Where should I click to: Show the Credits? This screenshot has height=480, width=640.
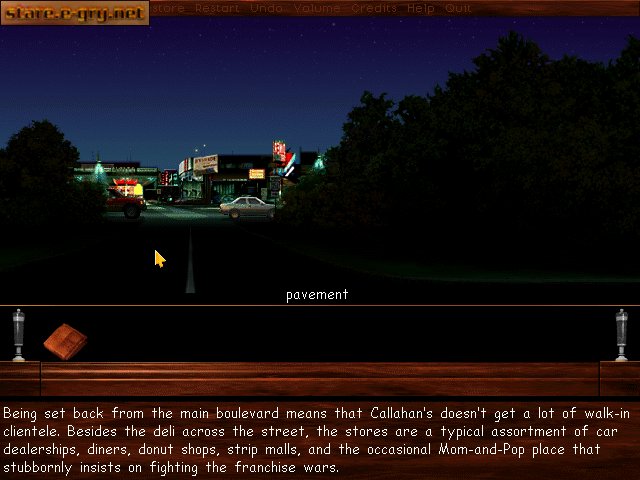374,8
